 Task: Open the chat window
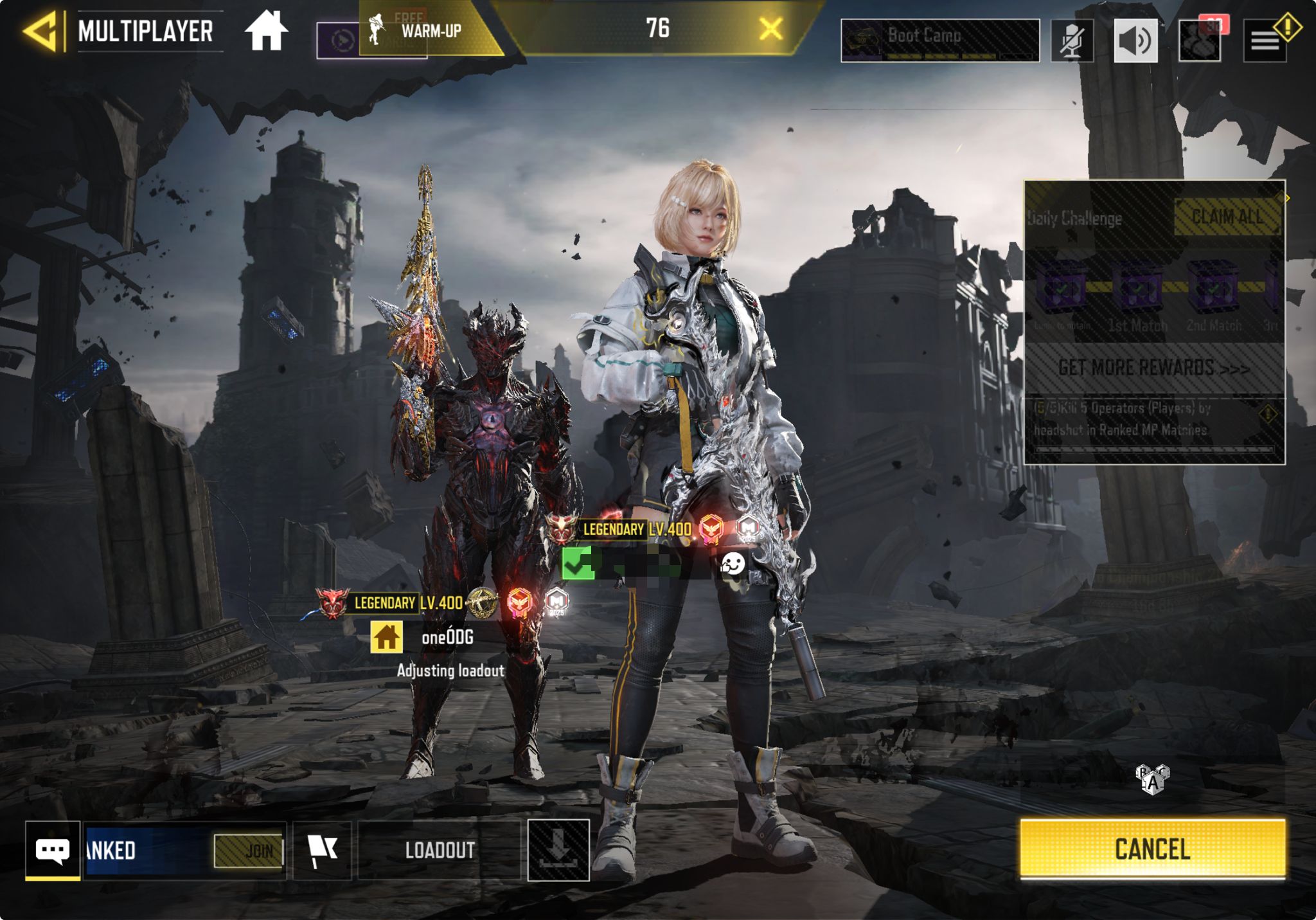53,850
